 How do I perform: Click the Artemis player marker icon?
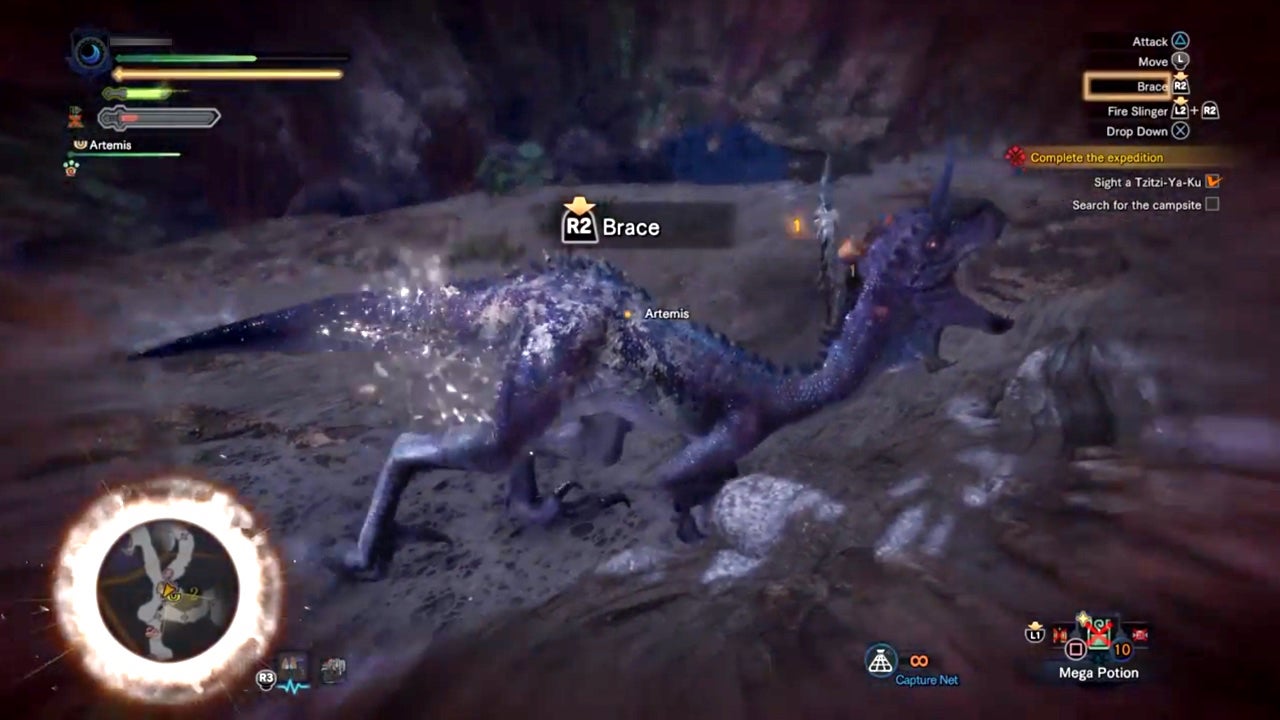pos(628,313)
